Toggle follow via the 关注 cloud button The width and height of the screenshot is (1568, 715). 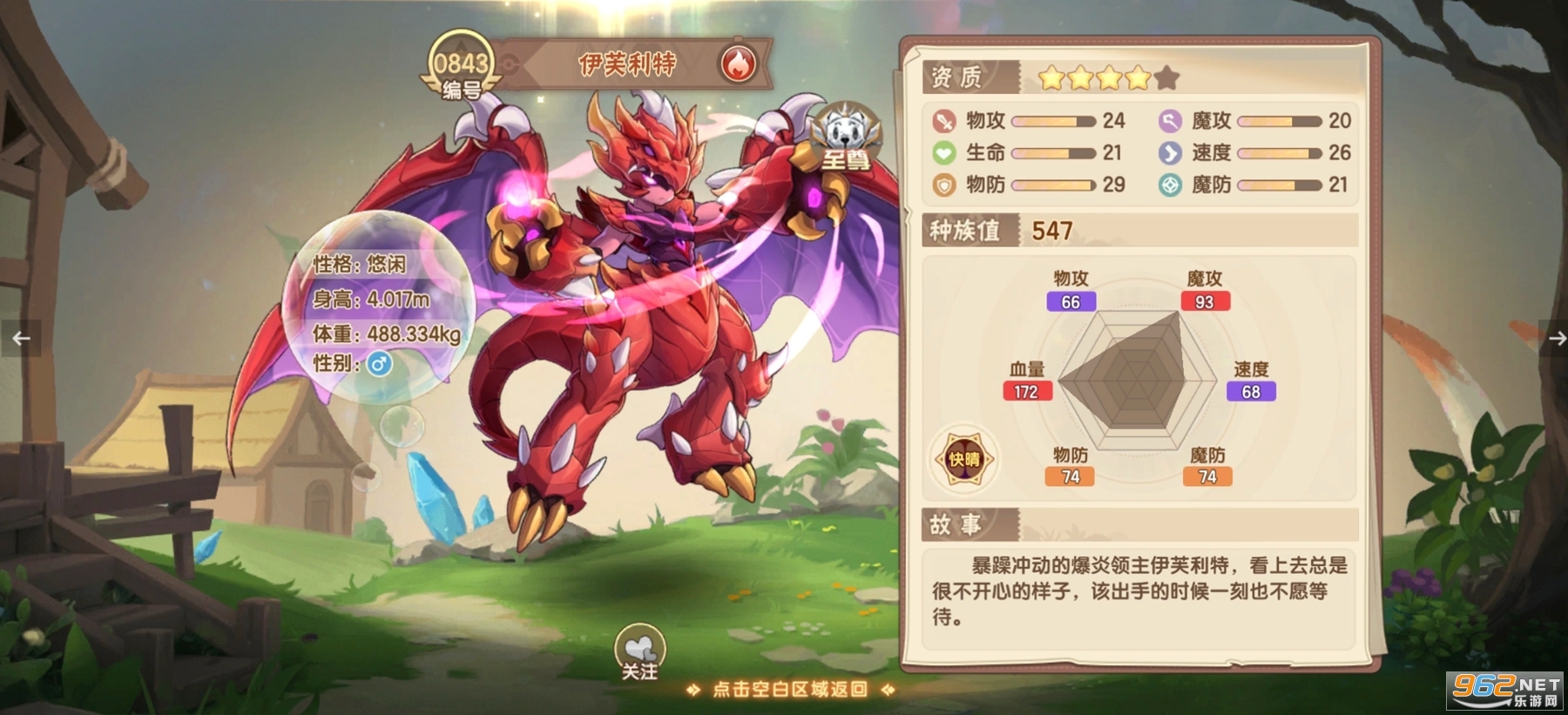(640, 649)
